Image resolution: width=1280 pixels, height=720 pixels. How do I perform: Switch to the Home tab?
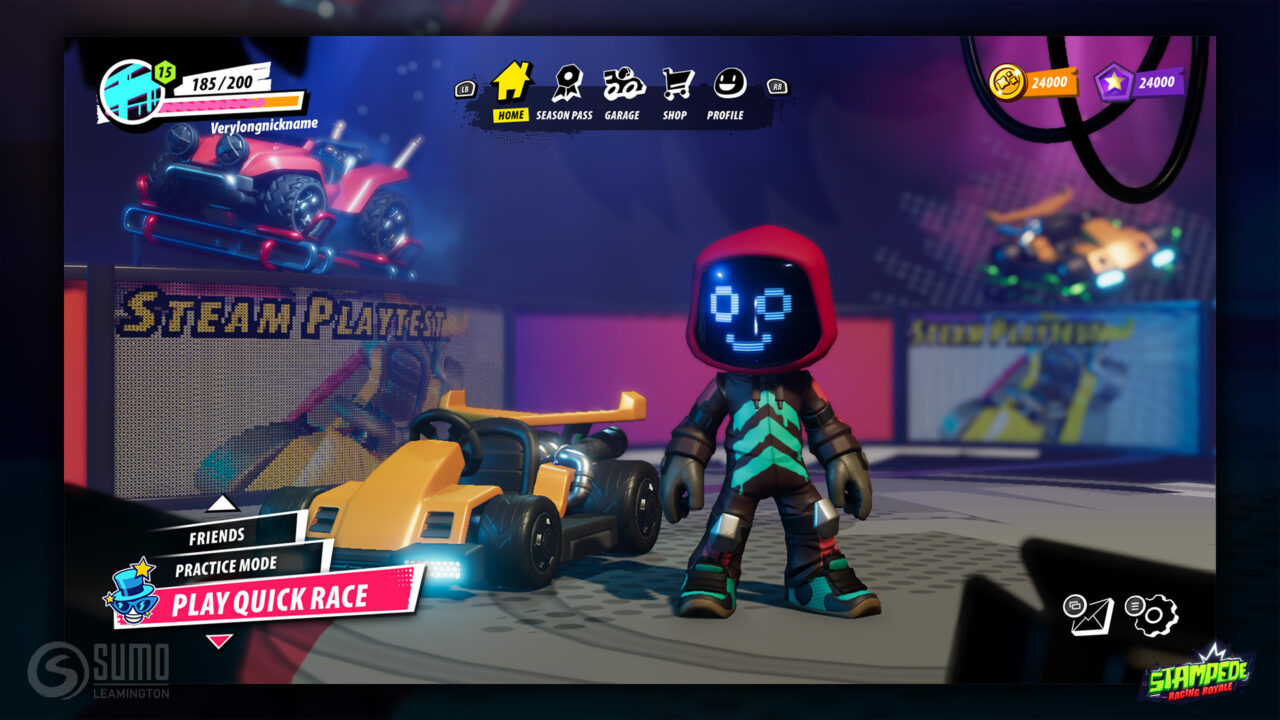(511, 91)
